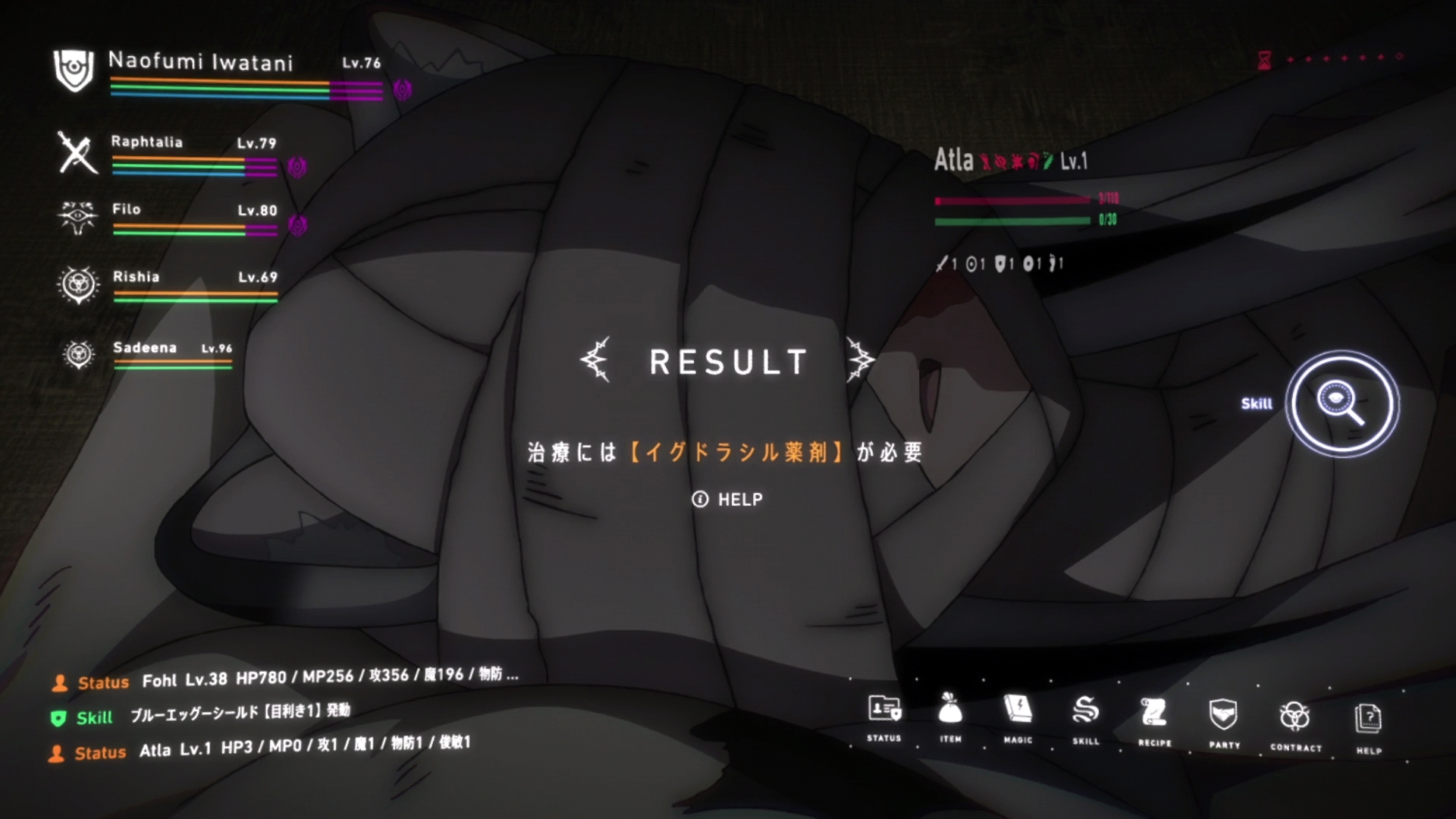Activate the magnifying glass Skill icon
Image resolution: width=1456 pixels, height=819 pixels.
[1342, 403]
